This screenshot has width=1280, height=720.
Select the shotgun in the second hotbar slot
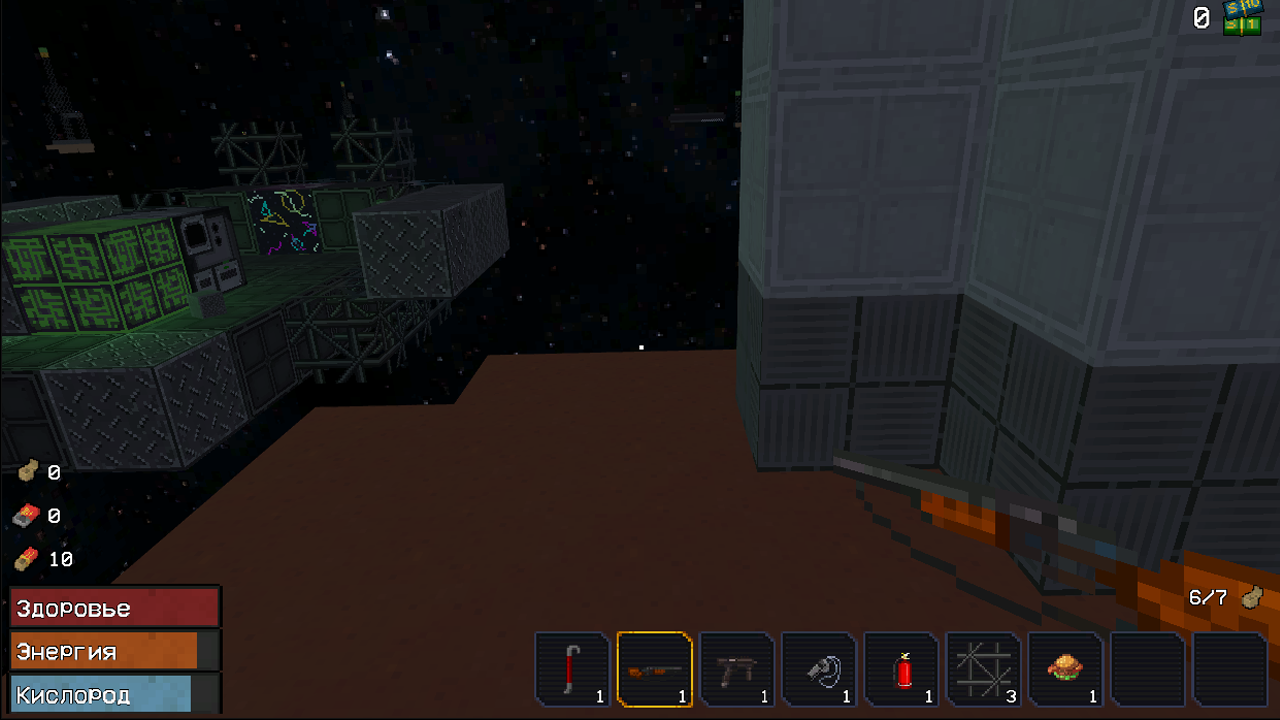point(655,668)
